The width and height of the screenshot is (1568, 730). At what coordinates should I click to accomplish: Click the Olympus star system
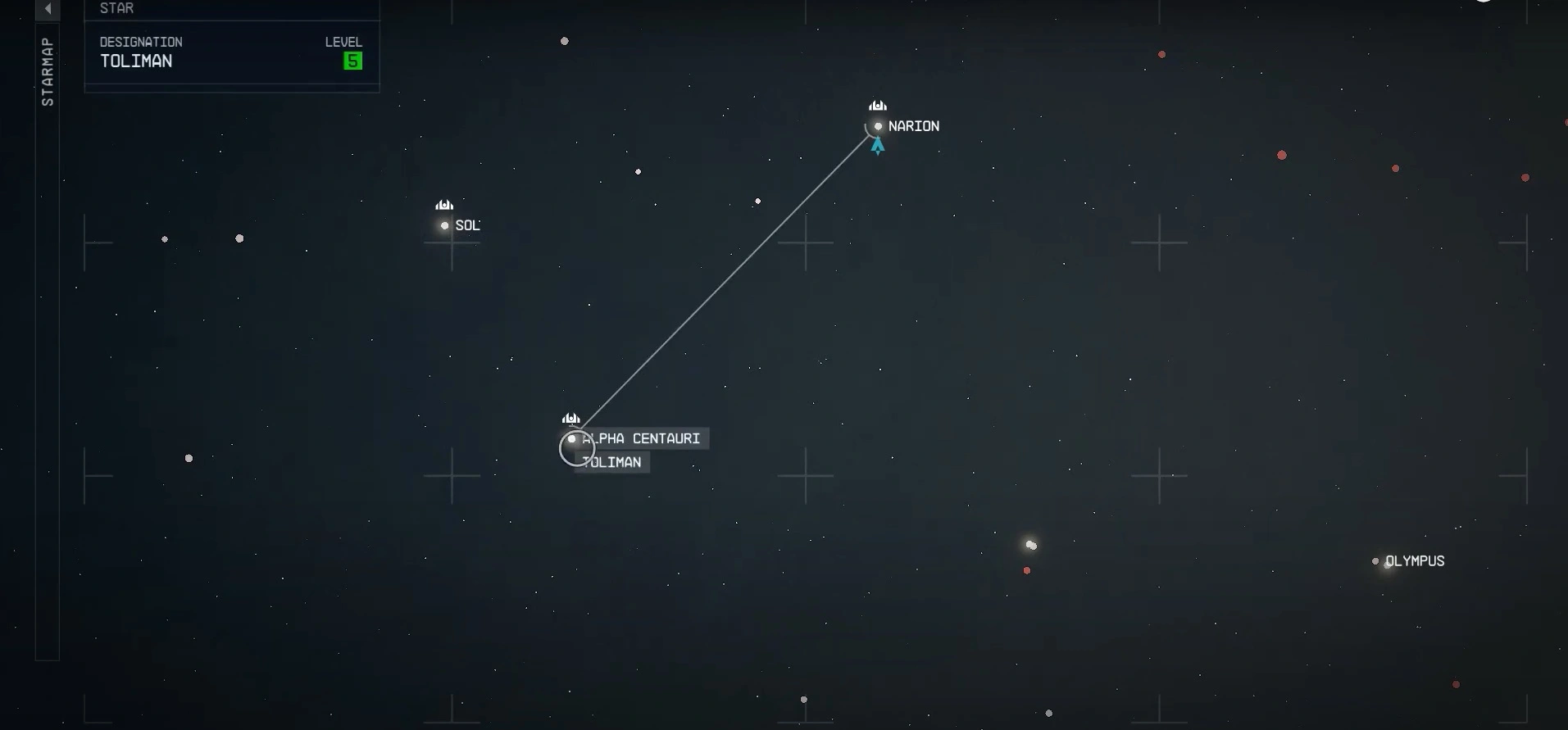click(x=1375, y=561)
